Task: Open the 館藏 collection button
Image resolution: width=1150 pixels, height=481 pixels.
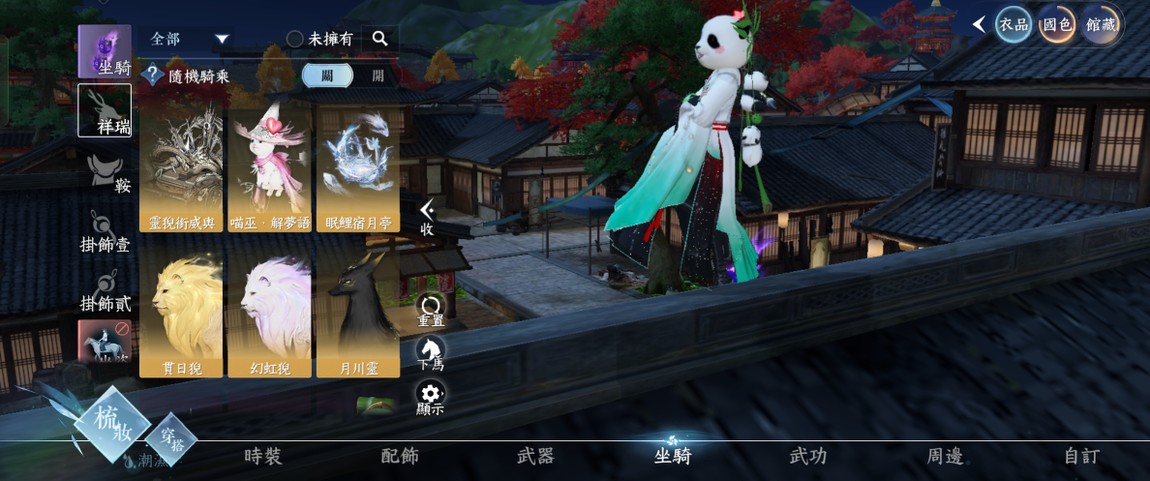Action: (1100, 25)
